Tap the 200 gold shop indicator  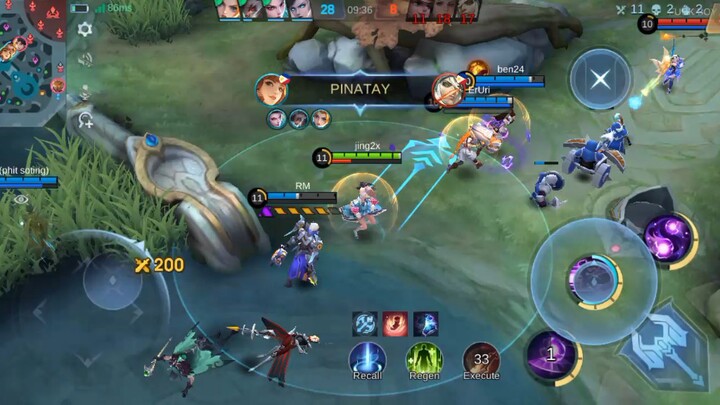(160, 264)
